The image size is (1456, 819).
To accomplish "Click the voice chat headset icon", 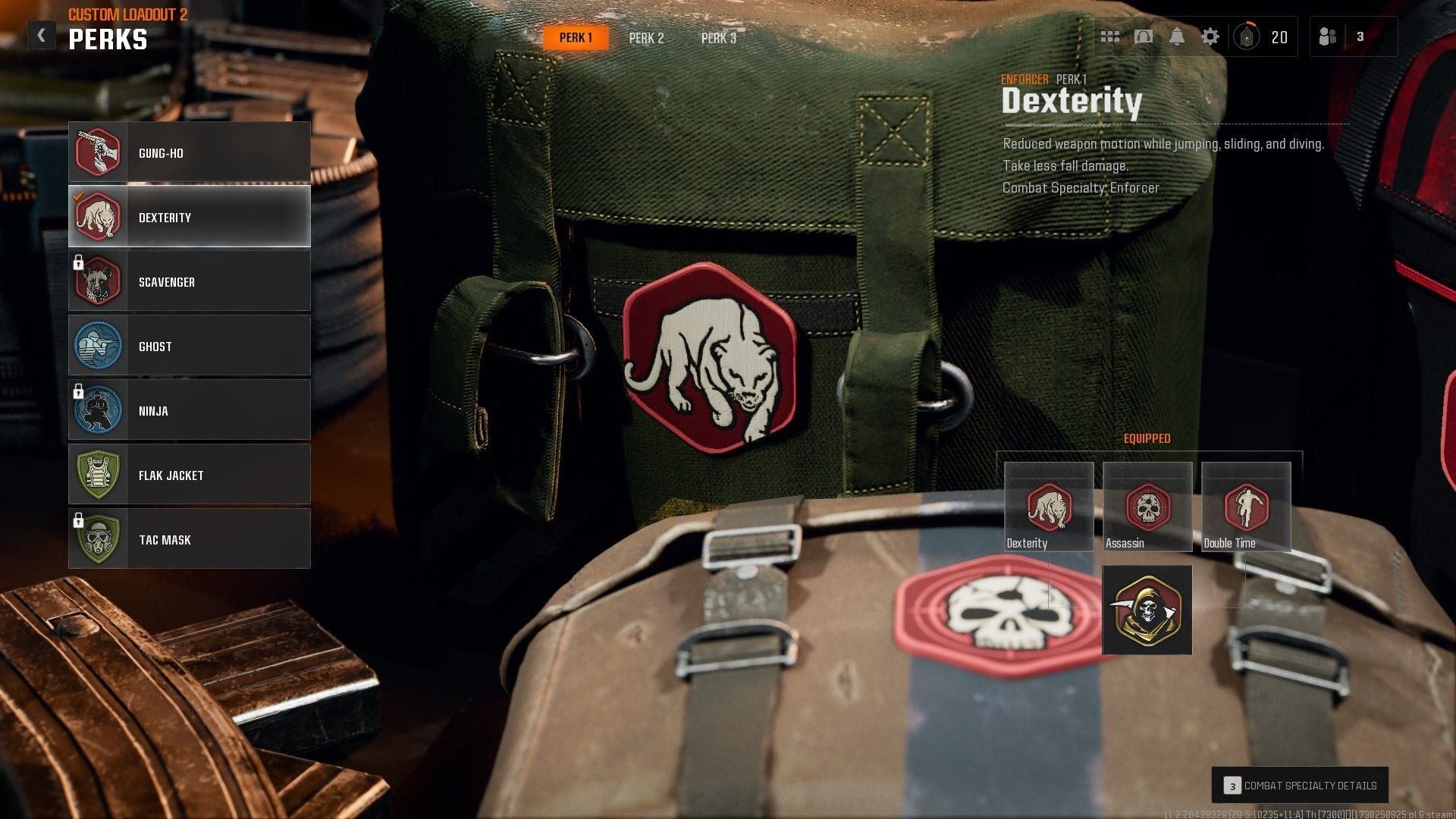I will tap(1143, 36).
